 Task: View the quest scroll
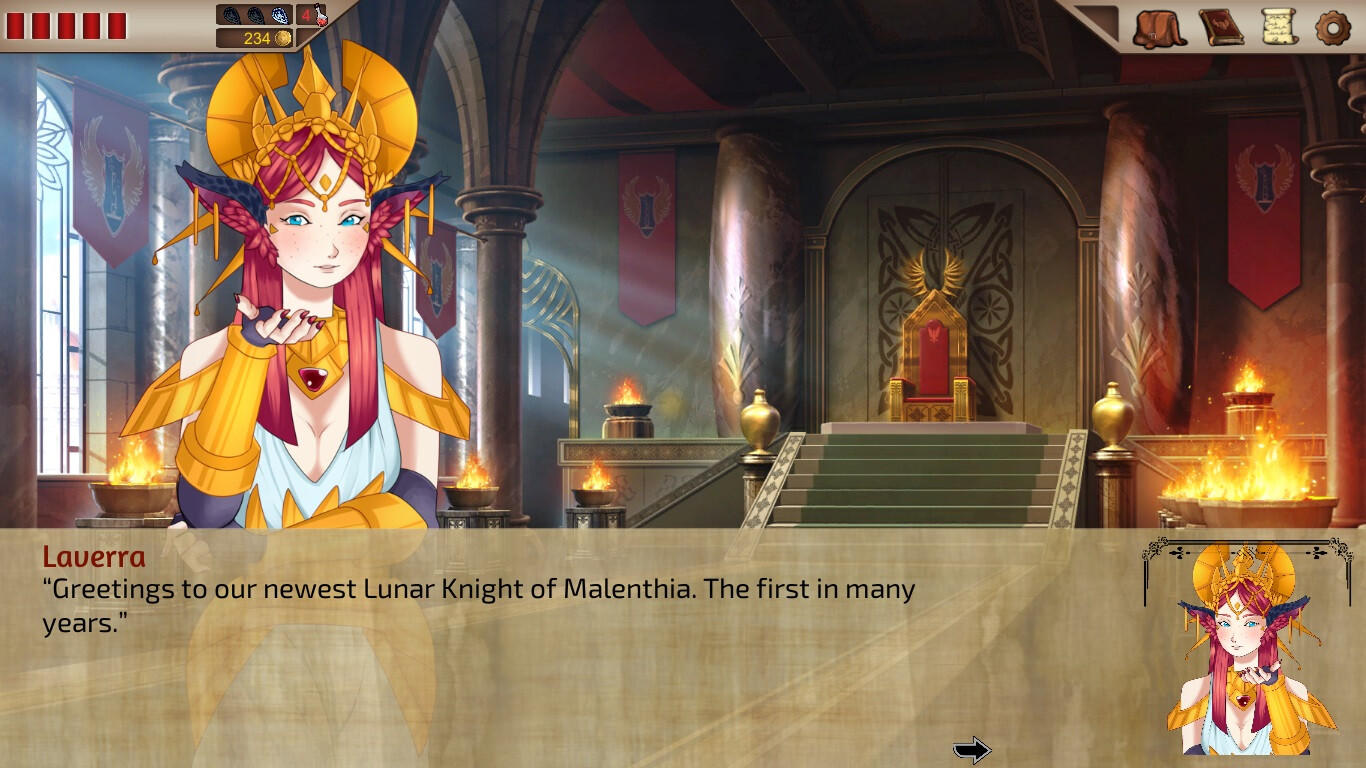pyautogui.click(x=1278, y=25)
